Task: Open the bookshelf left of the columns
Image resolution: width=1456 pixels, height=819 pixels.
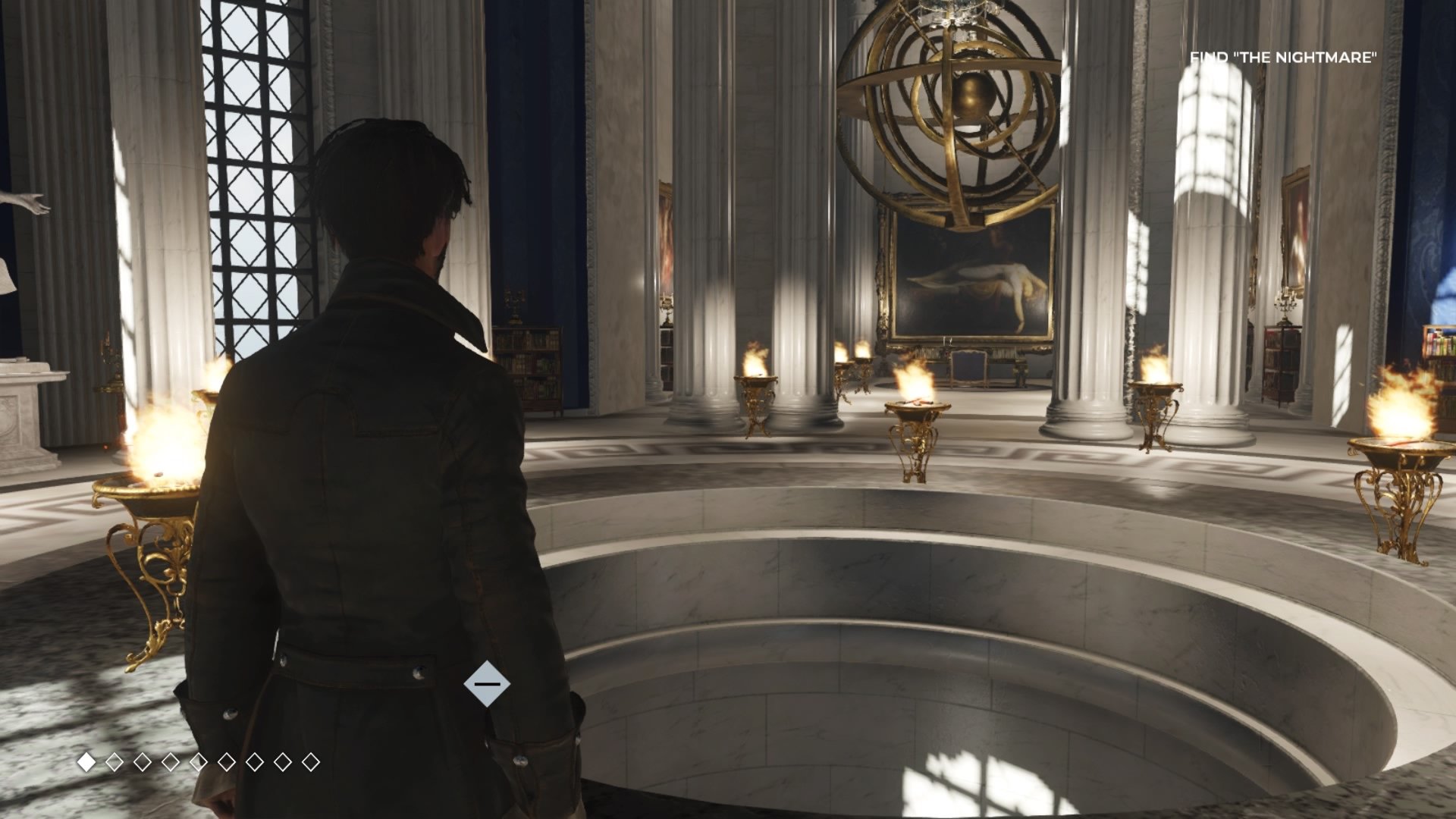Action: (x=531, y=364)
